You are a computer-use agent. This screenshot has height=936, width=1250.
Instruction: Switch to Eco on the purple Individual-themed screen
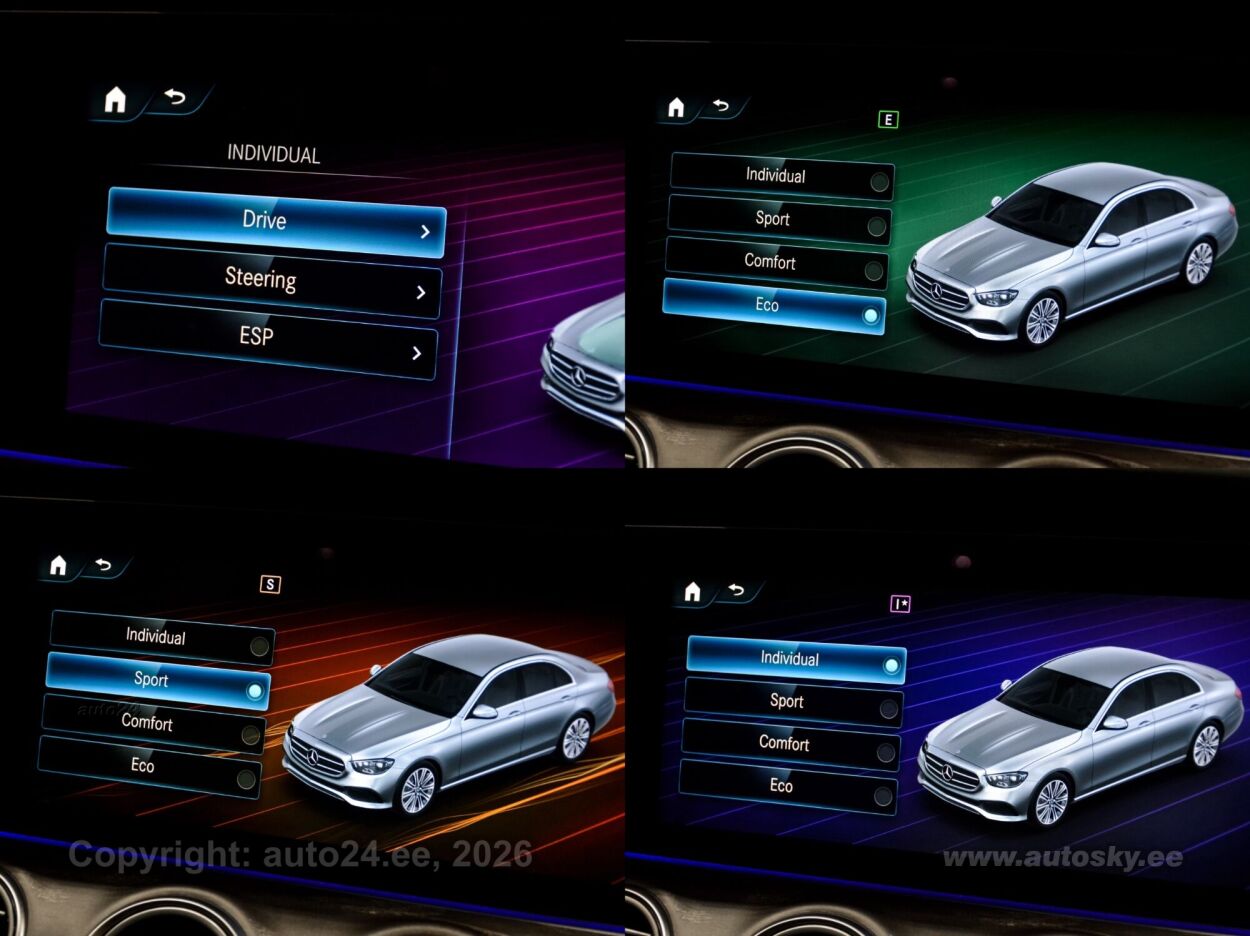788,787
